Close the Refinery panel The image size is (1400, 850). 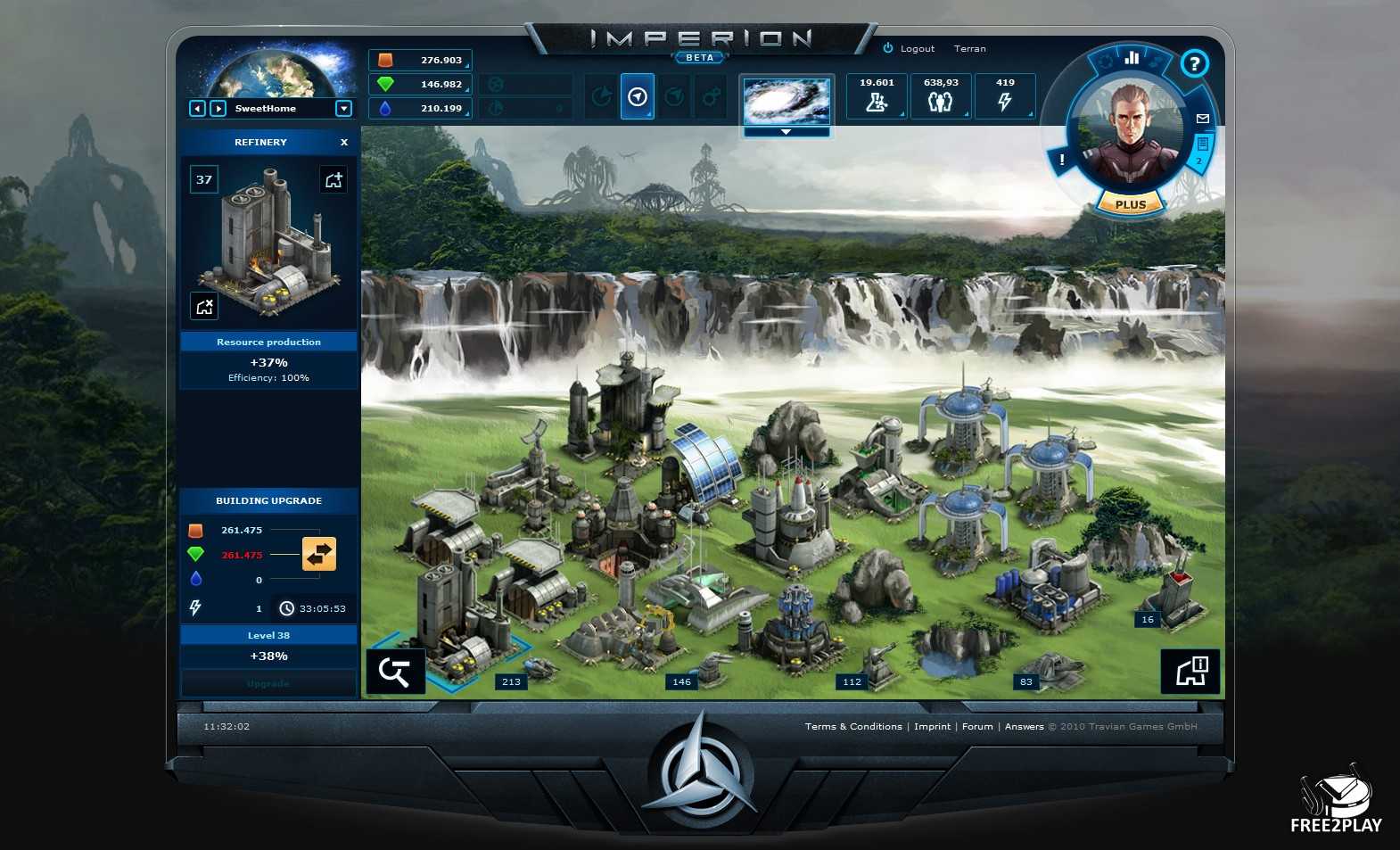click(x=344, y=143)
